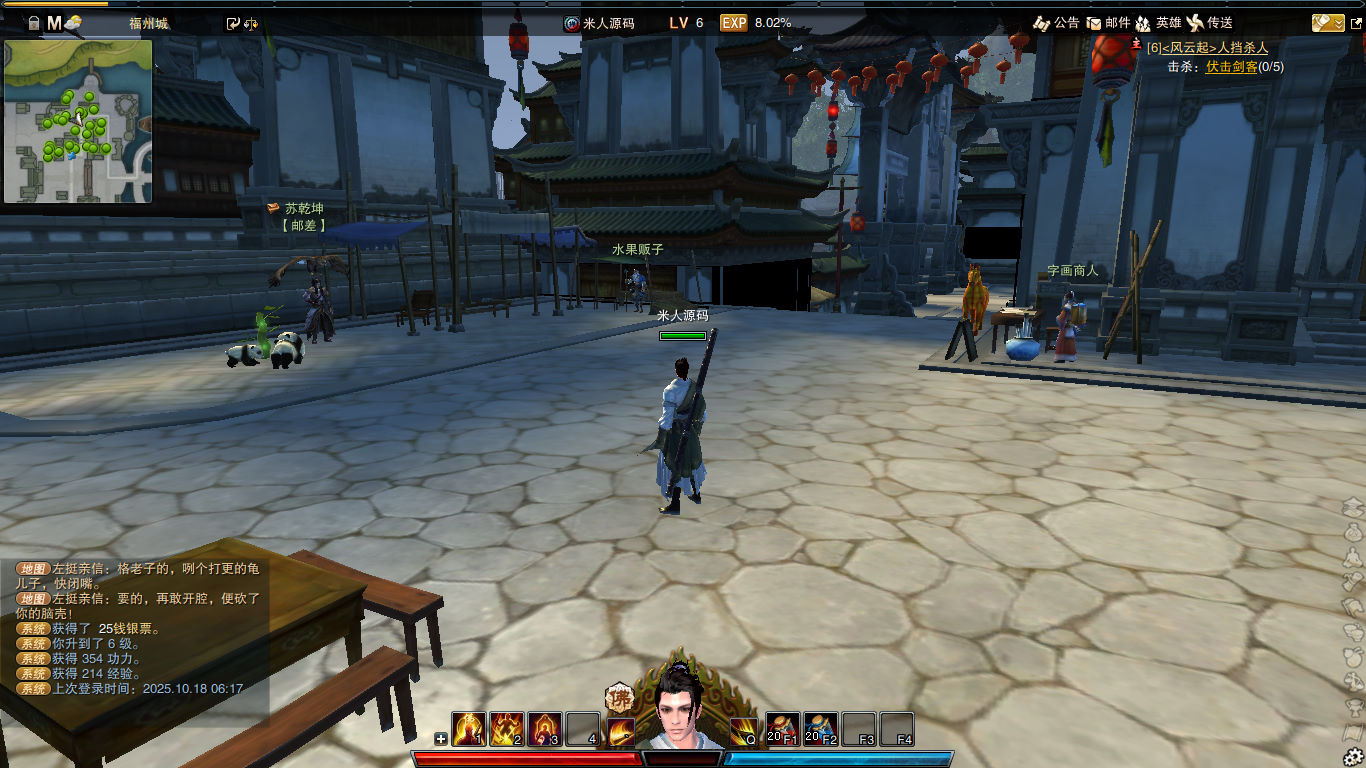Activate the skill in hotbar slot 1
Screen dimensions: 1366x768
(468, 729)
